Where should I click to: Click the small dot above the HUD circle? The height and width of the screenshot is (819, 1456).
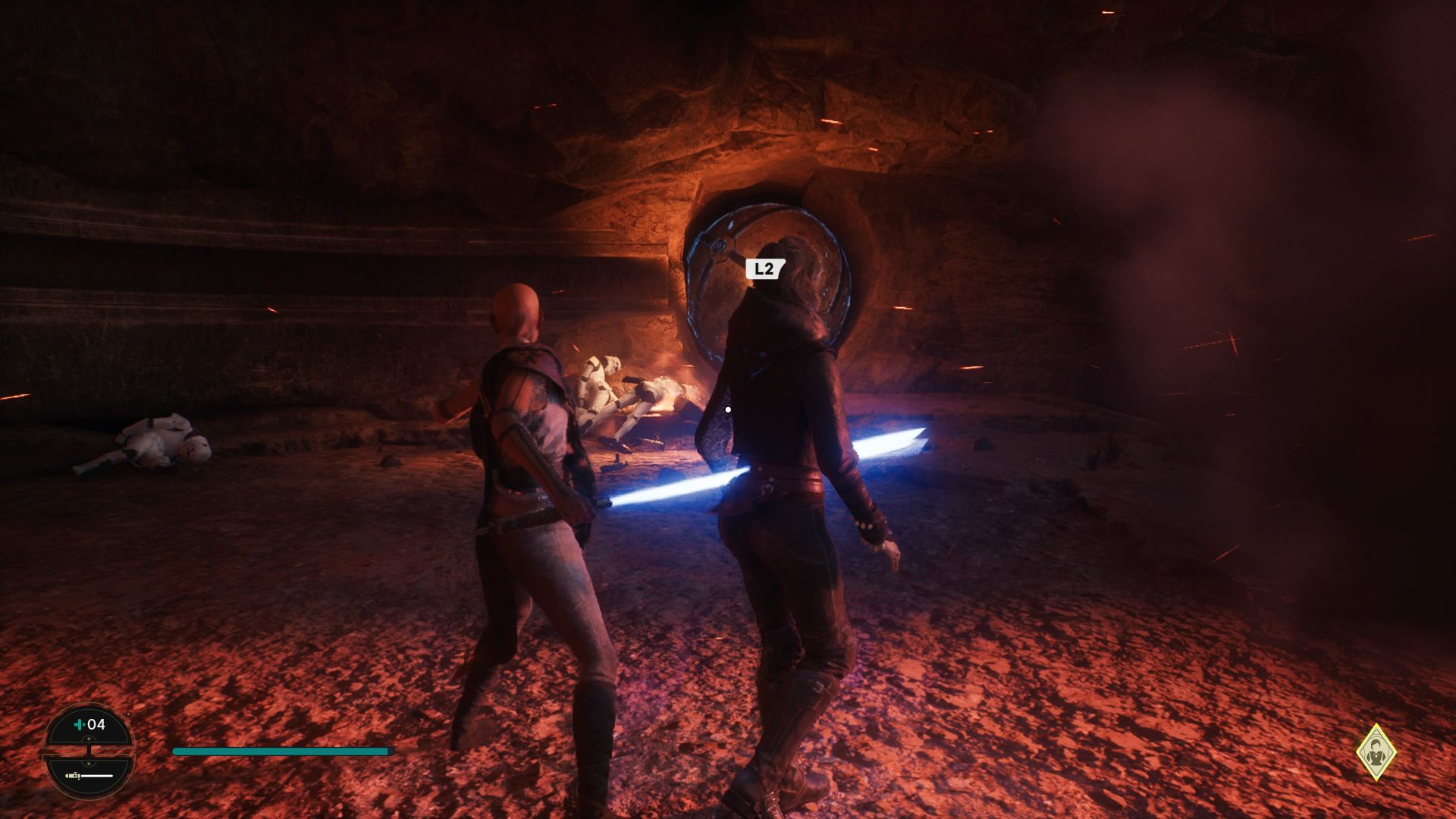129,714
